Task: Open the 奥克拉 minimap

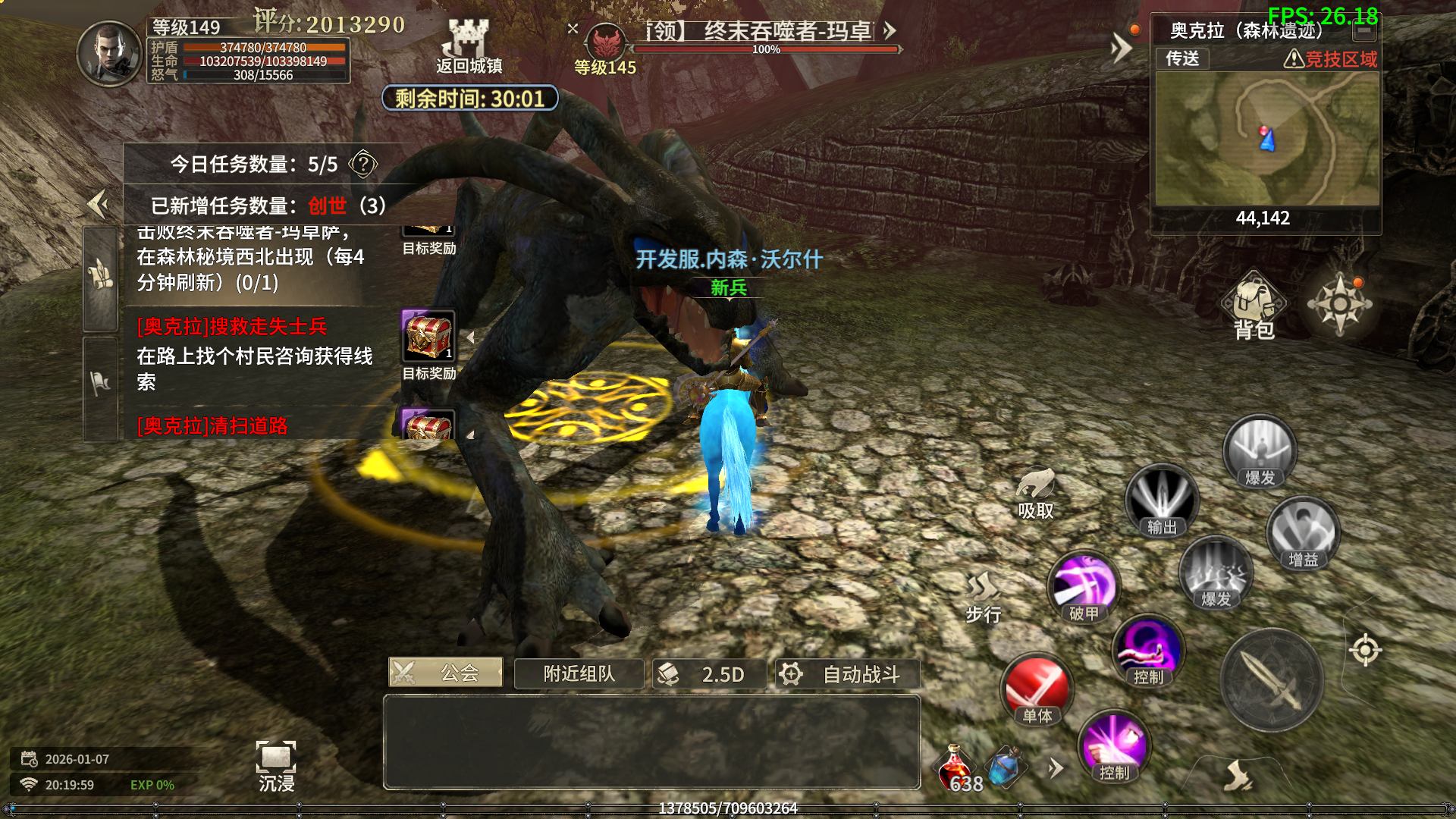Action: pos(1266,139)
